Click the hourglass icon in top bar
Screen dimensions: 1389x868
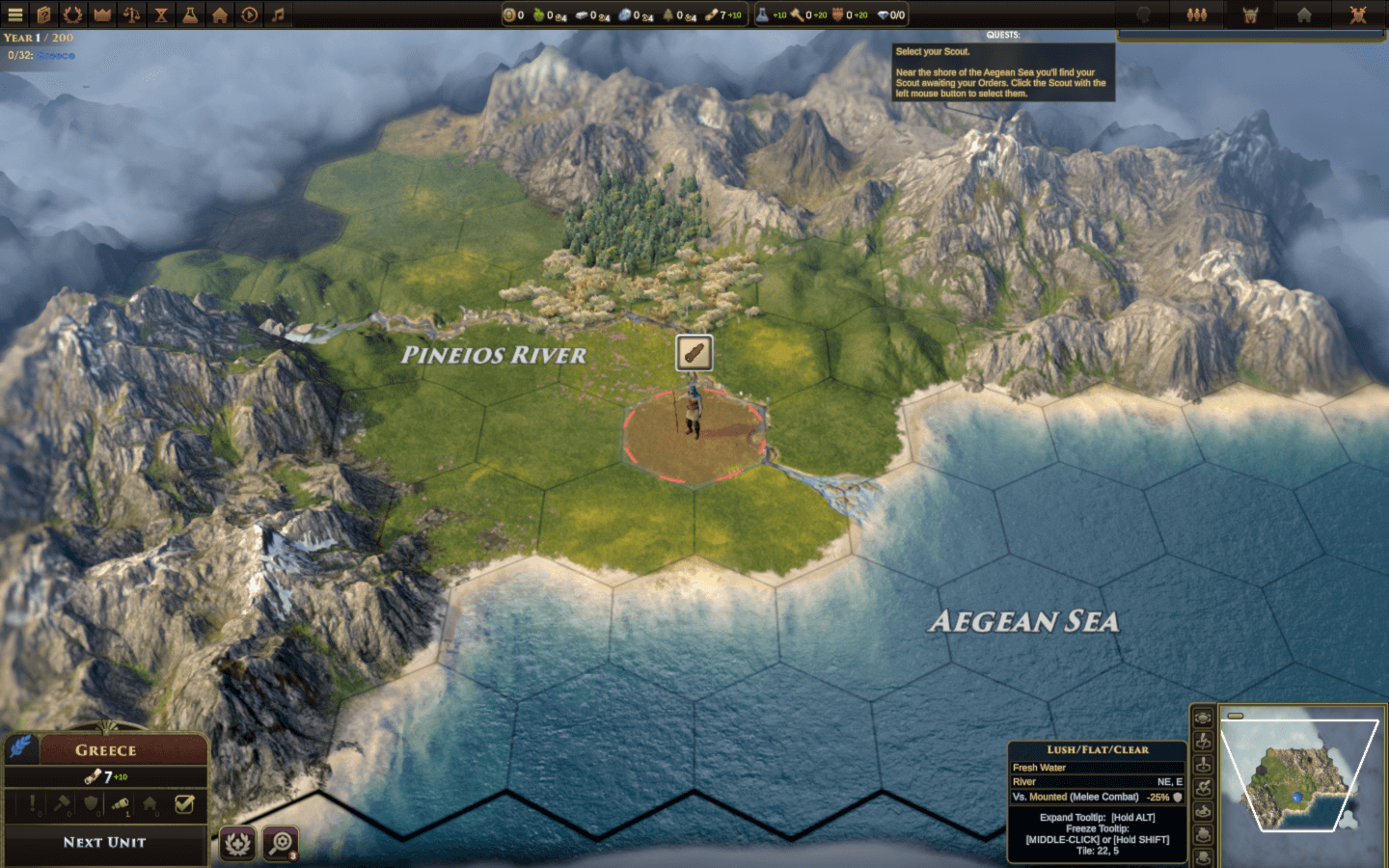point(161,14)
